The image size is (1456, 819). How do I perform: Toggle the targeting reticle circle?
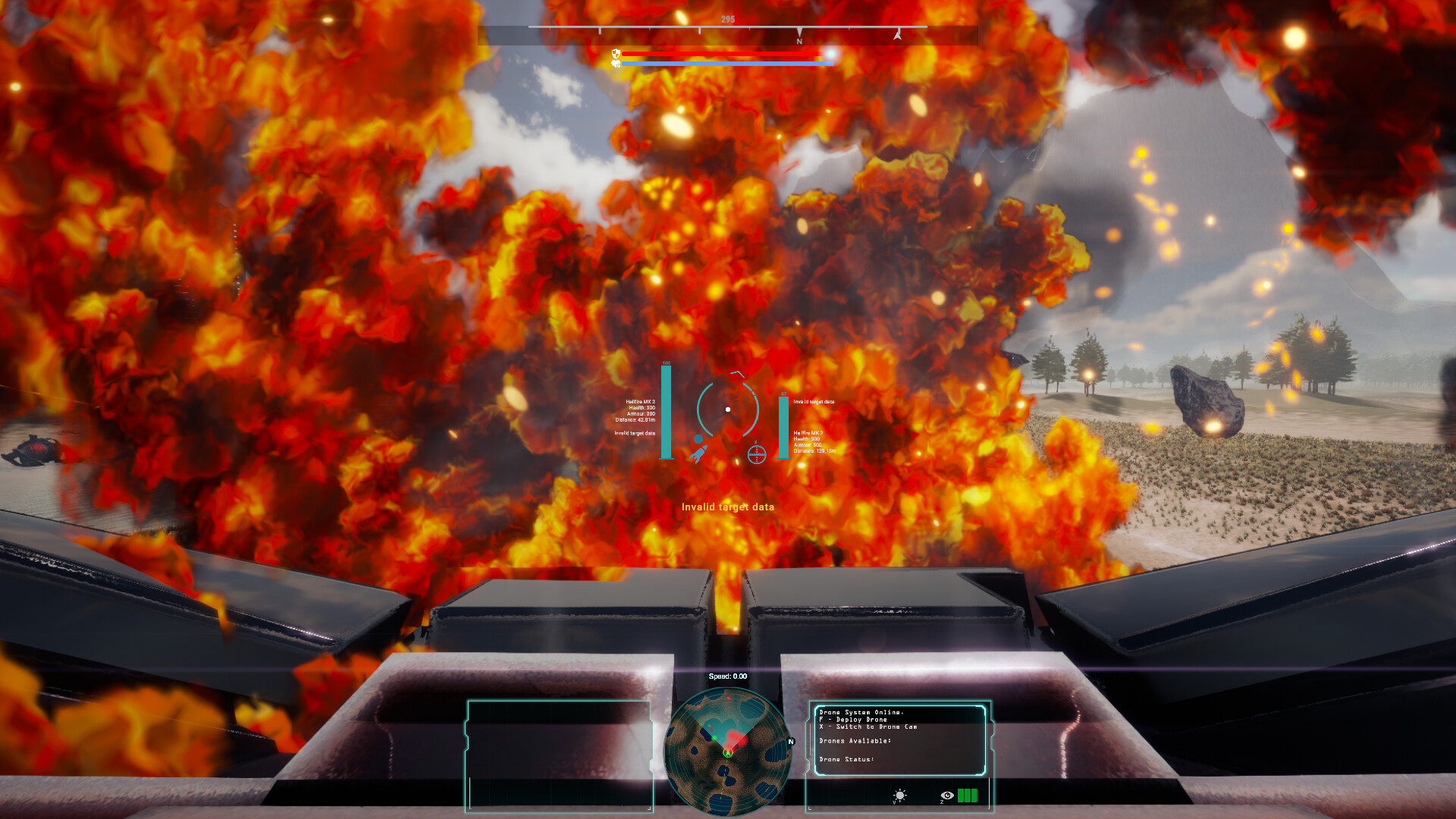click(x=728, y=409)
